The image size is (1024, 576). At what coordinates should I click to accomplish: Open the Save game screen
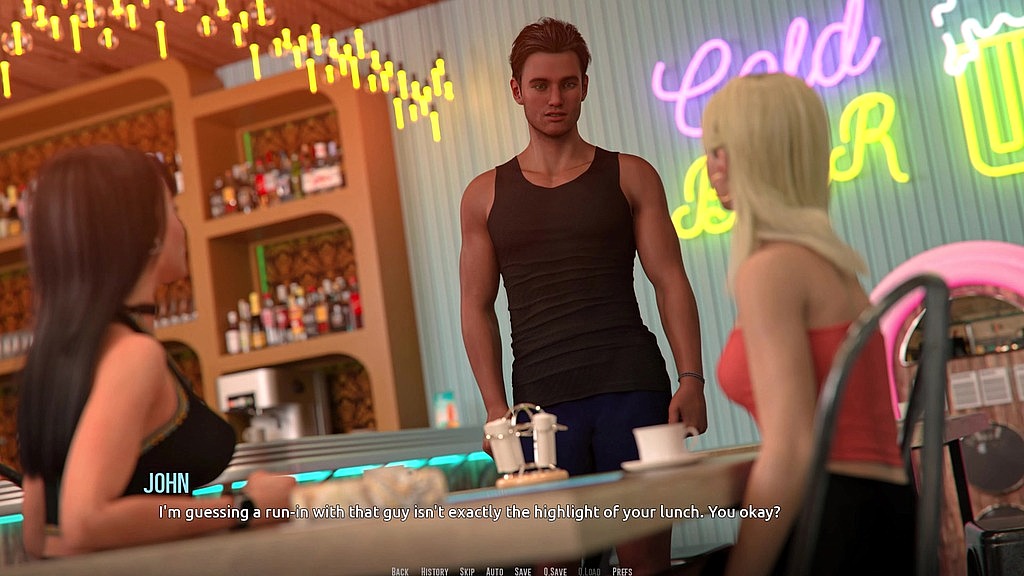523,571
